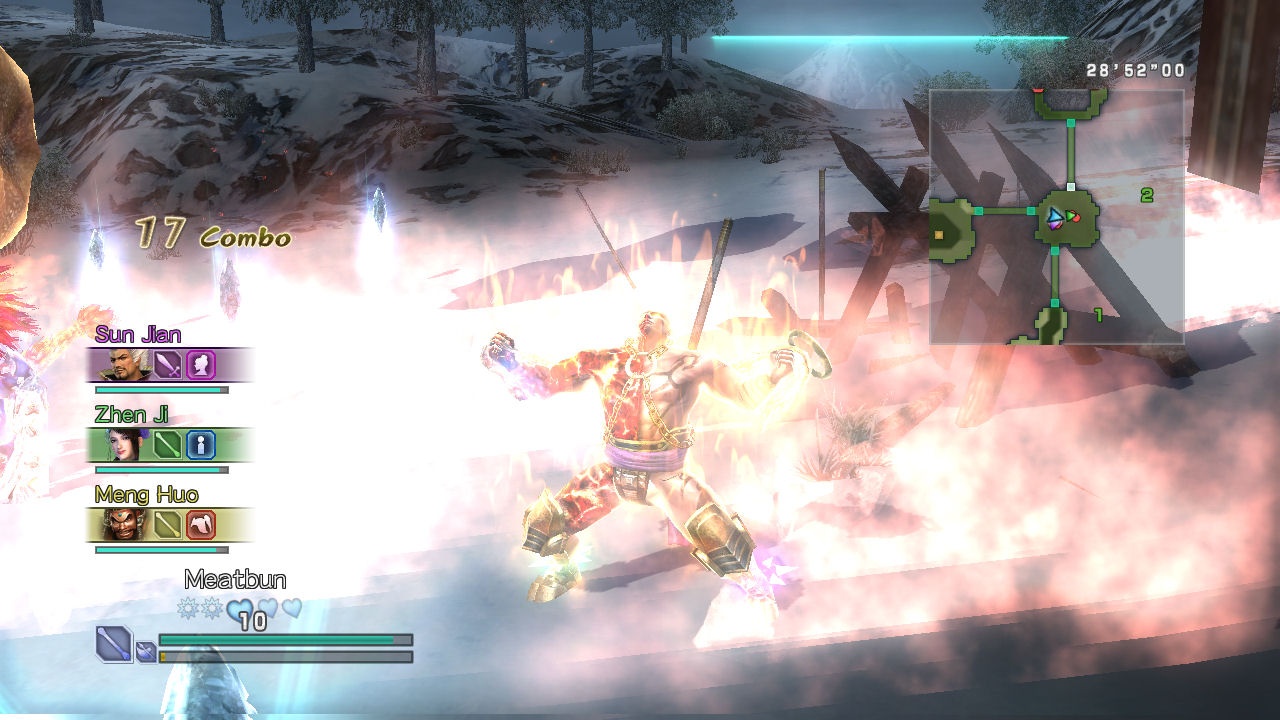Click Zhen Ji's green flute weapon icon
1280x720 pixels.
(x=168, y=444)
